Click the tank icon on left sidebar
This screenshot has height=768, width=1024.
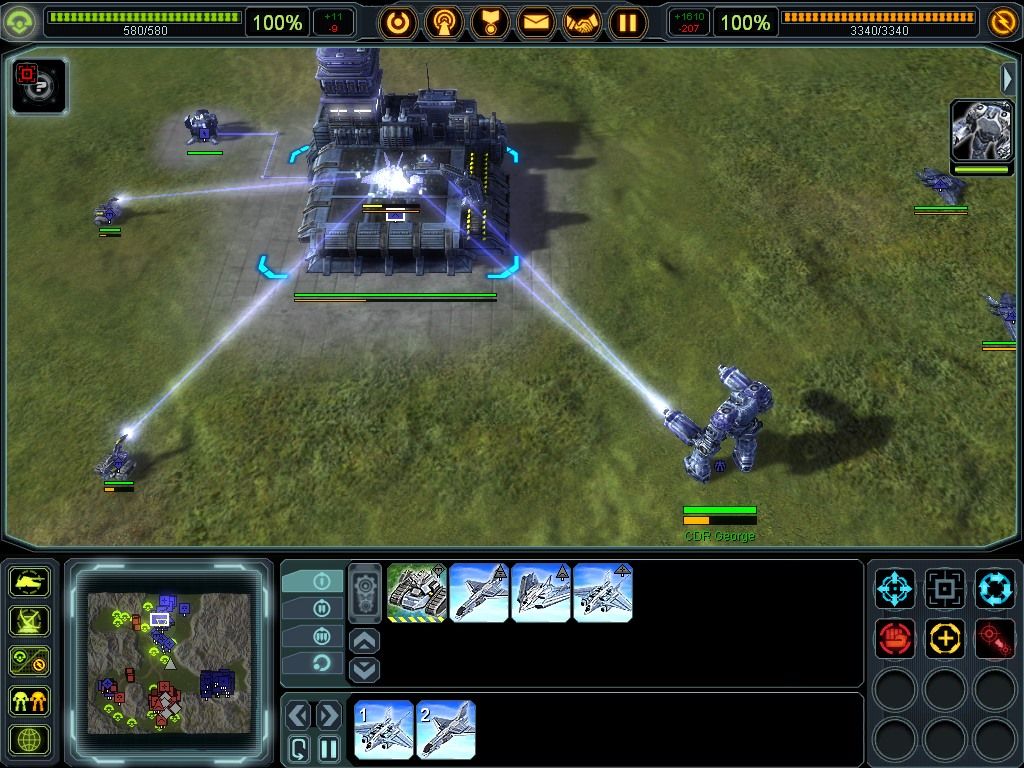click(x=29, y=582)
